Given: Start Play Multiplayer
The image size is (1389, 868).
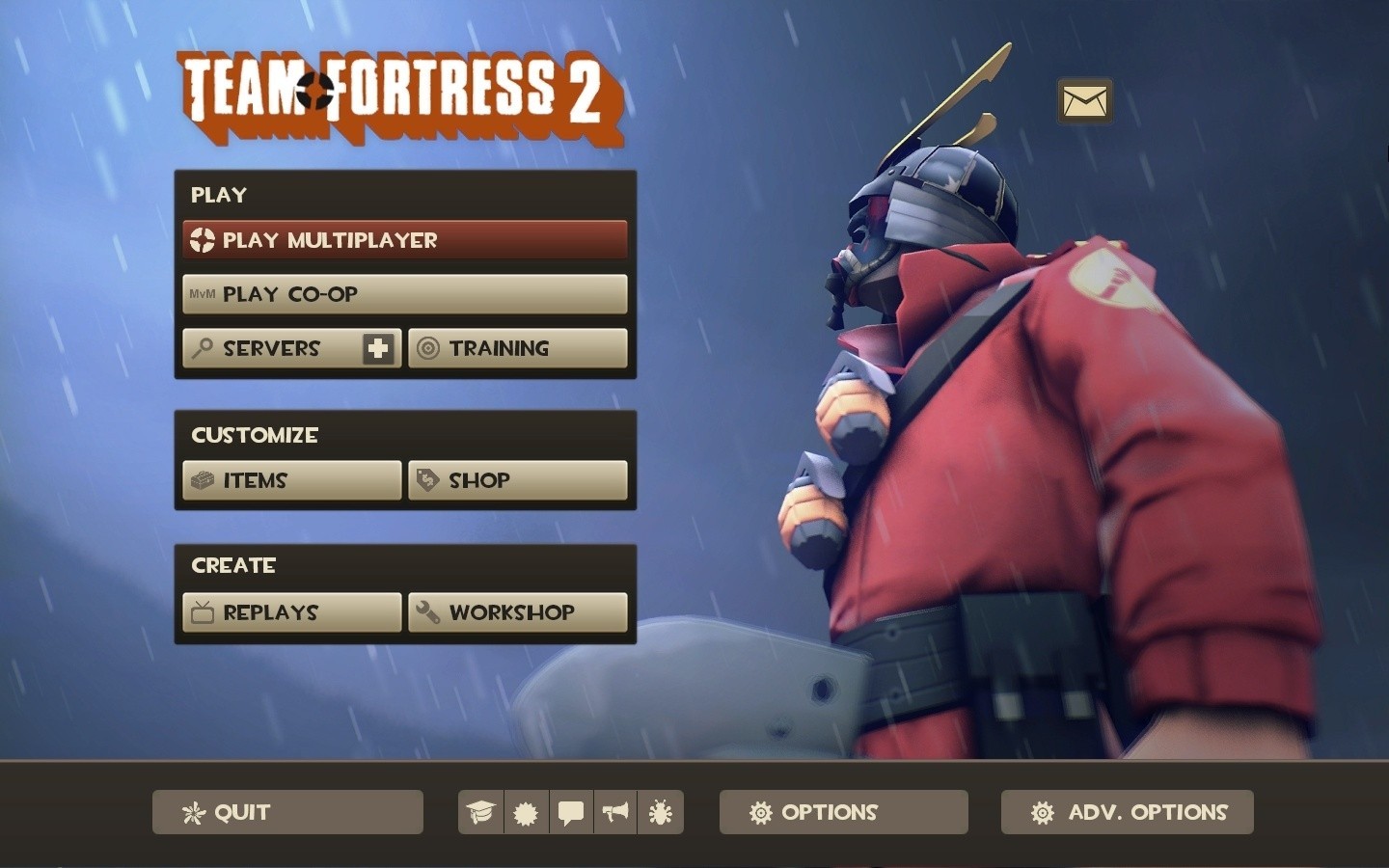Looking at the screenshot, I should tap(404, 239).
